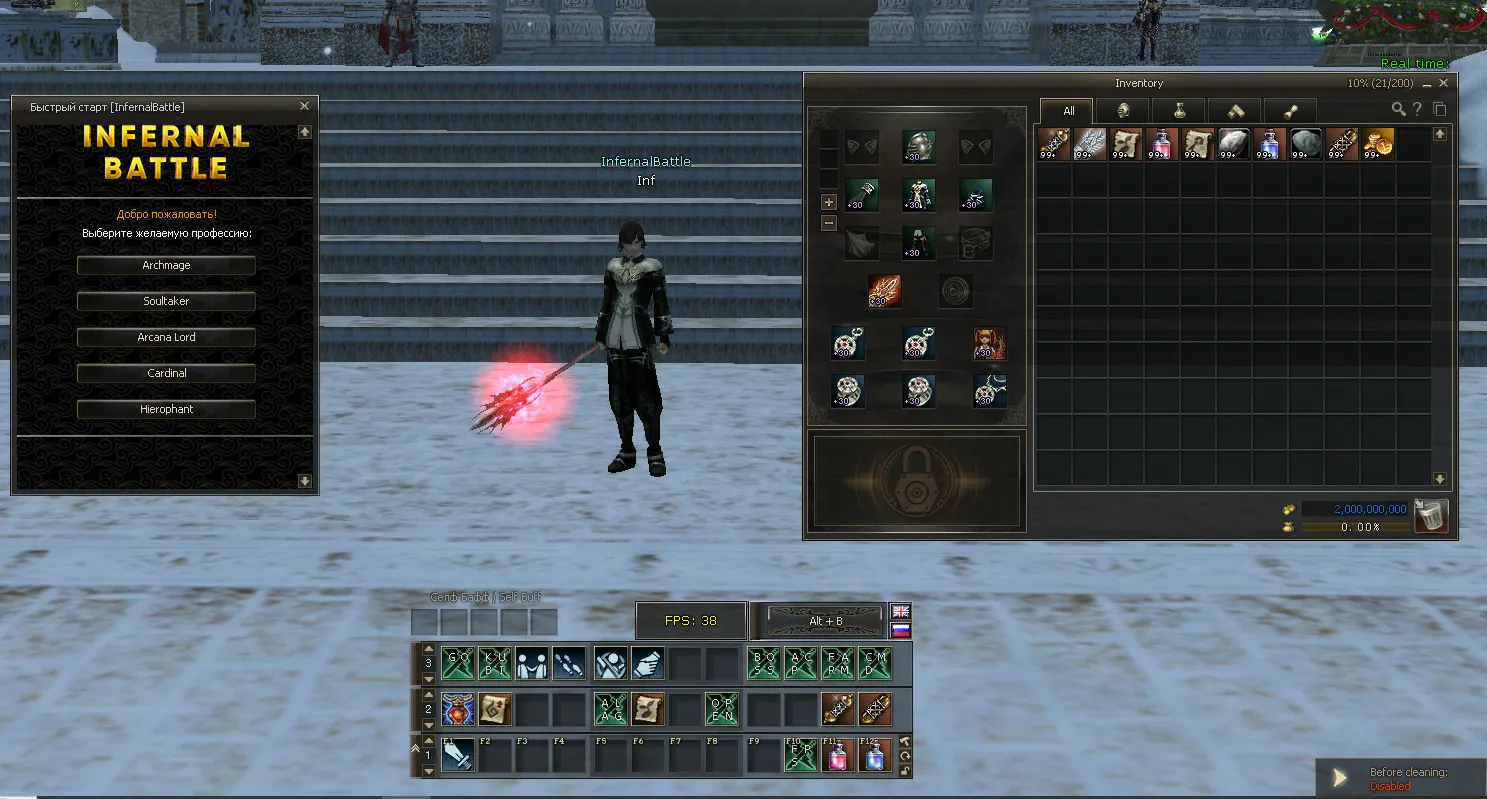Minimize the Inventory window
The height and width of the screenshot is (799, 1487).
click(1428, 84)
